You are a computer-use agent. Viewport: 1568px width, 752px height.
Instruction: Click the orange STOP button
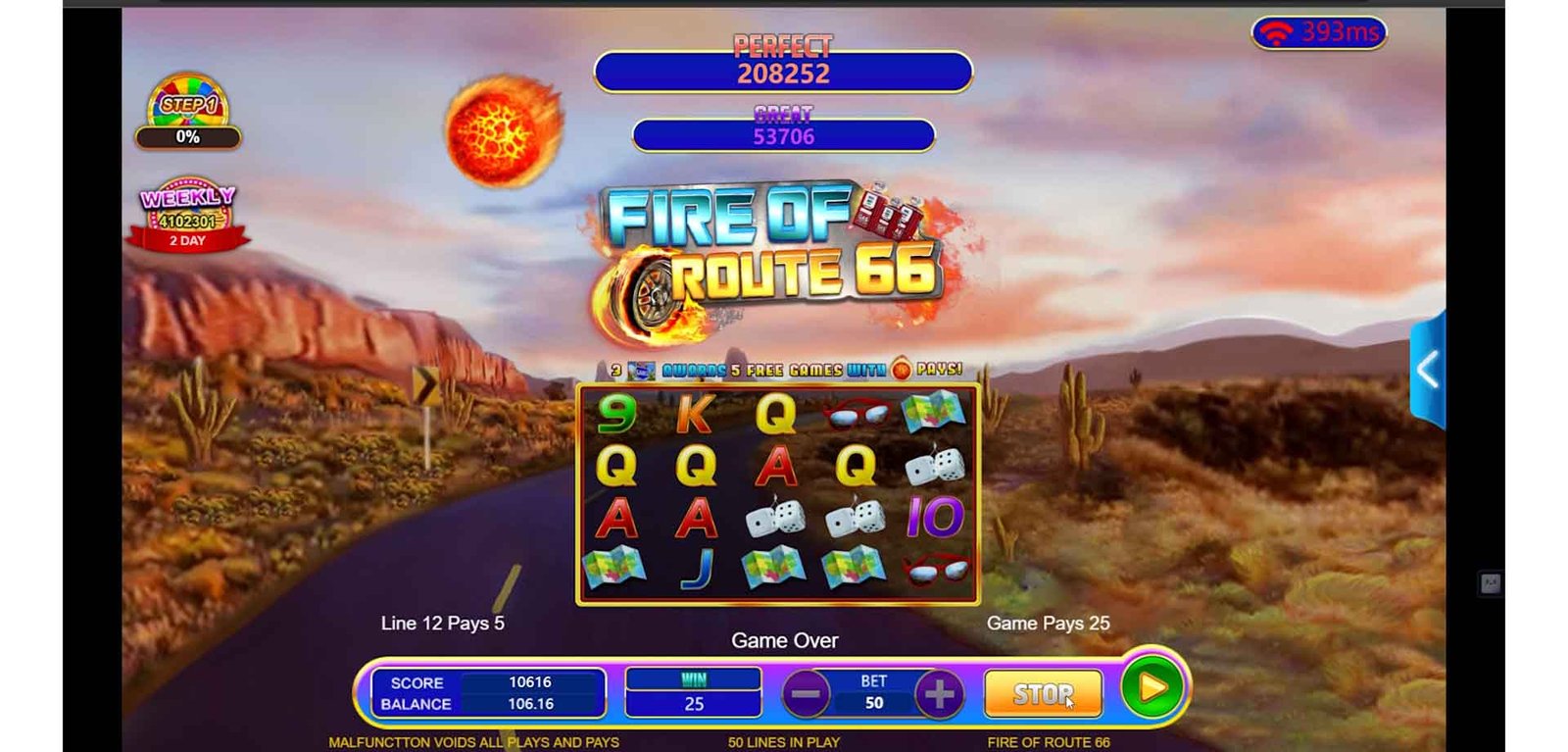pos(1043,694)
